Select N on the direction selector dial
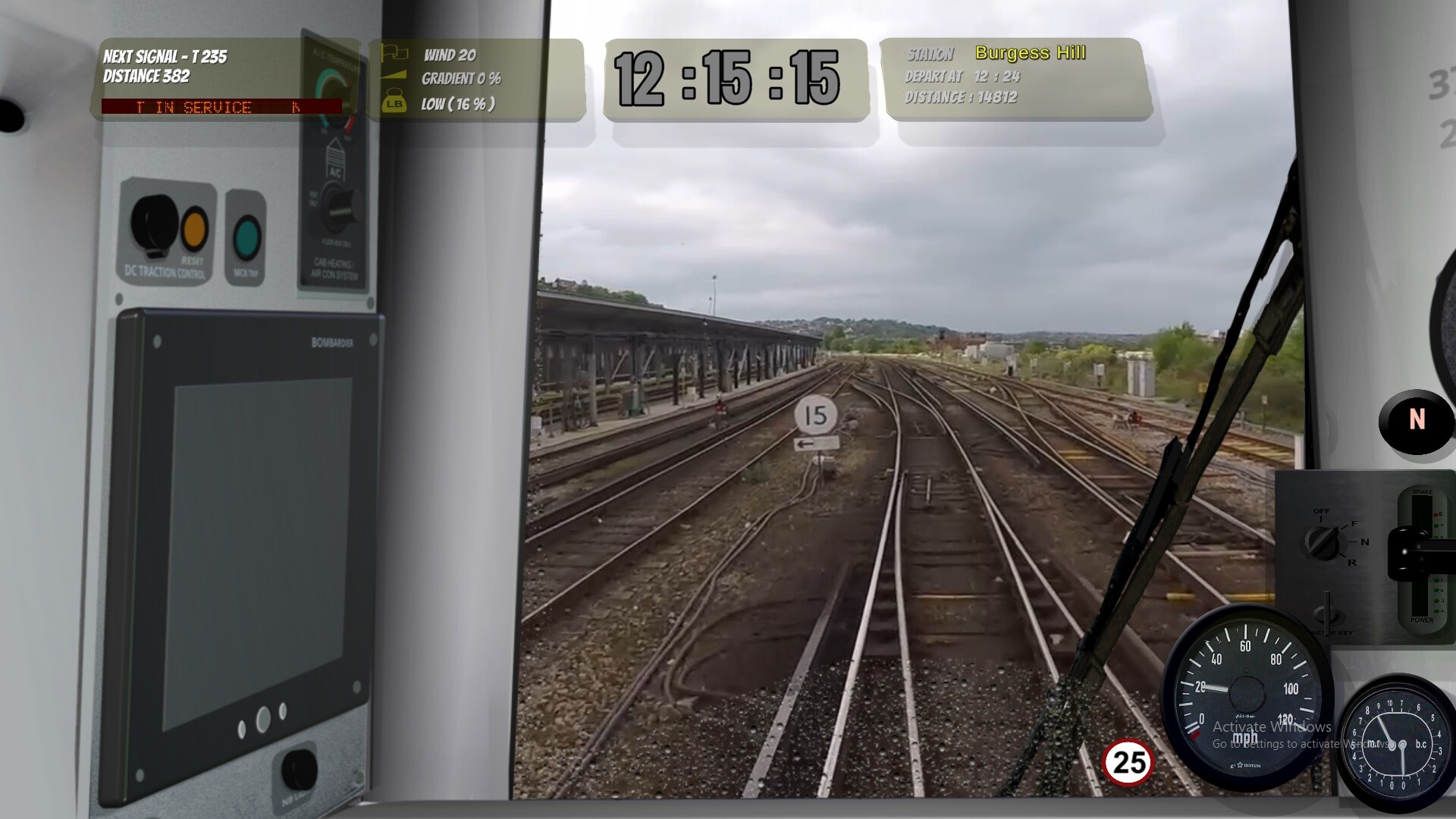The image size is (1456, 819). tap(1364, 542)
